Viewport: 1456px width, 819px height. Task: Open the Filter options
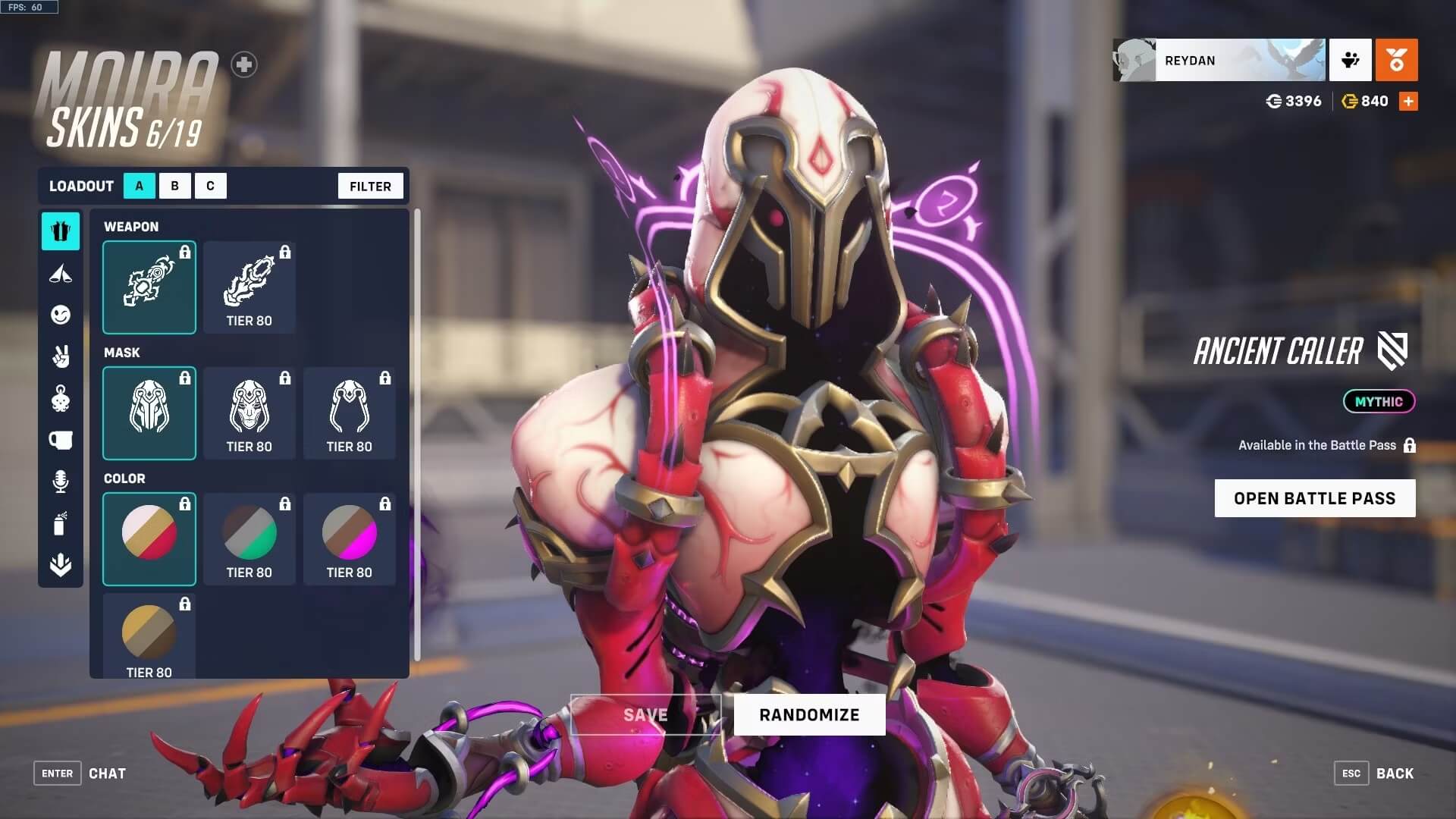click(370, 186)
